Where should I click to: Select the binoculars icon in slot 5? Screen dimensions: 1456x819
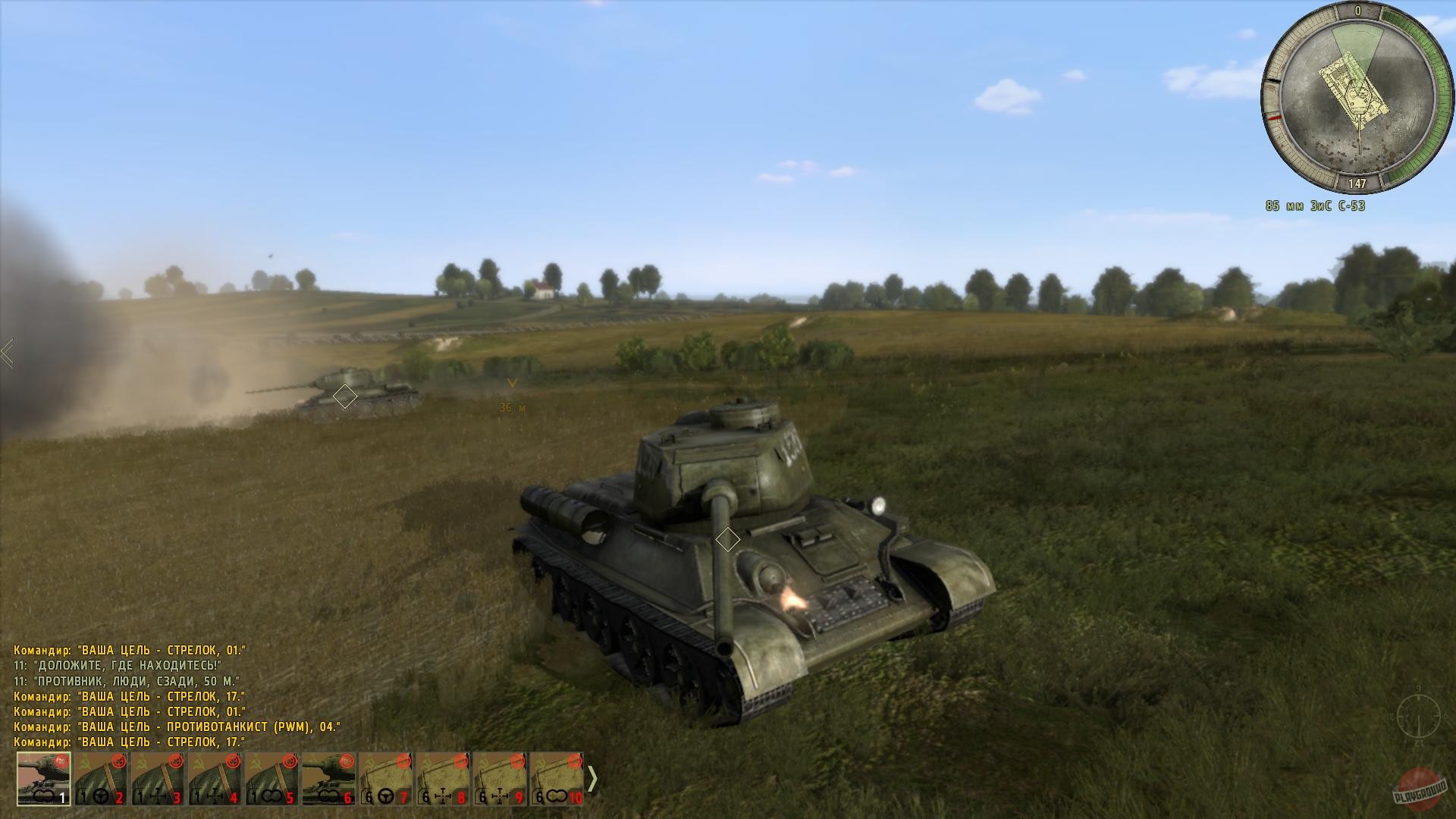click(272, 796)
